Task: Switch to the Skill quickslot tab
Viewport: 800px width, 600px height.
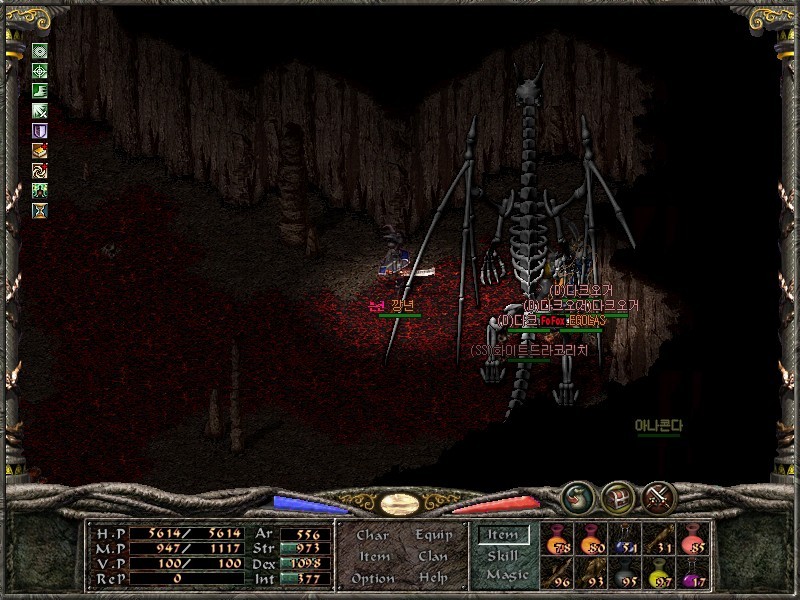Action: [503, 555]
